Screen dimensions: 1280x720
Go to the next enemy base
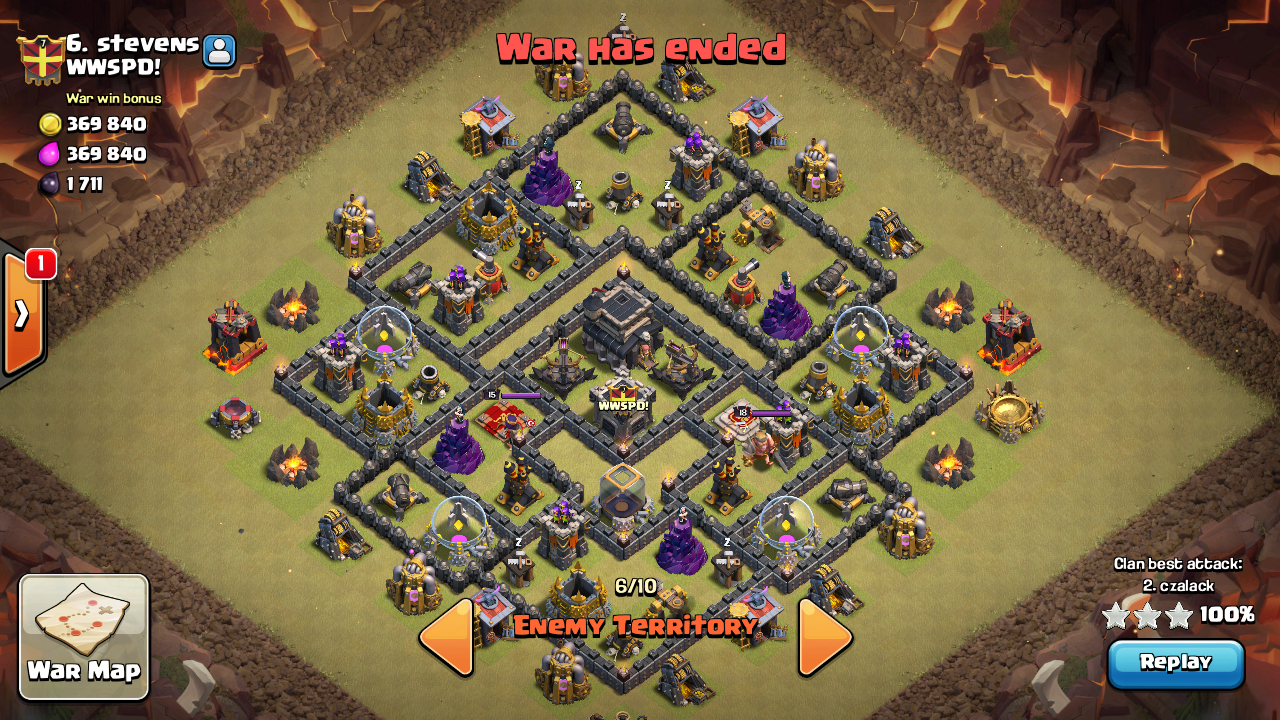coord(824,636)
